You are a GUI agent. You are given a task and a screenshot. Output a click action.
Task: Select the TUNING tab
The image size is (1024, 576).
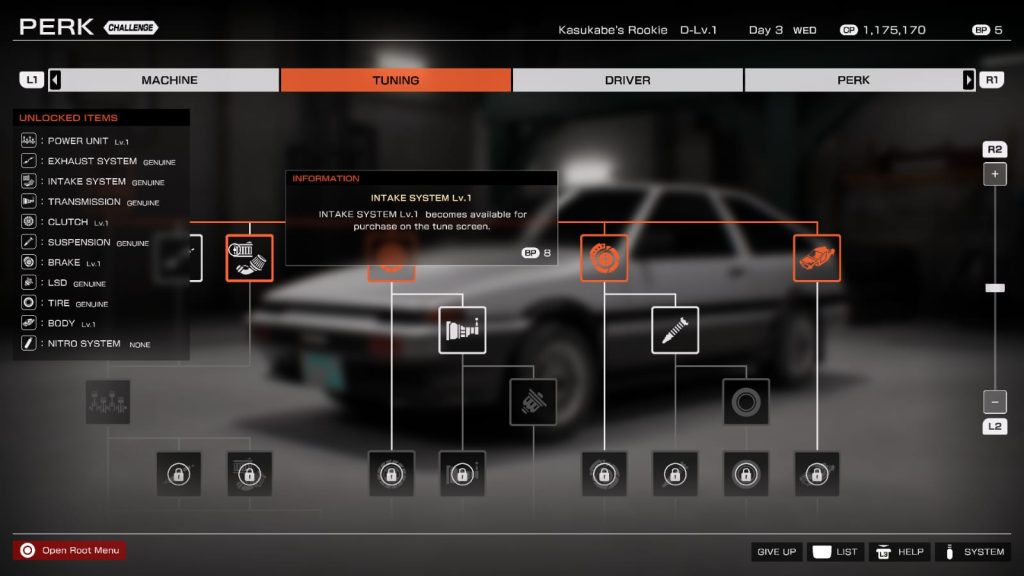point(396,80)
